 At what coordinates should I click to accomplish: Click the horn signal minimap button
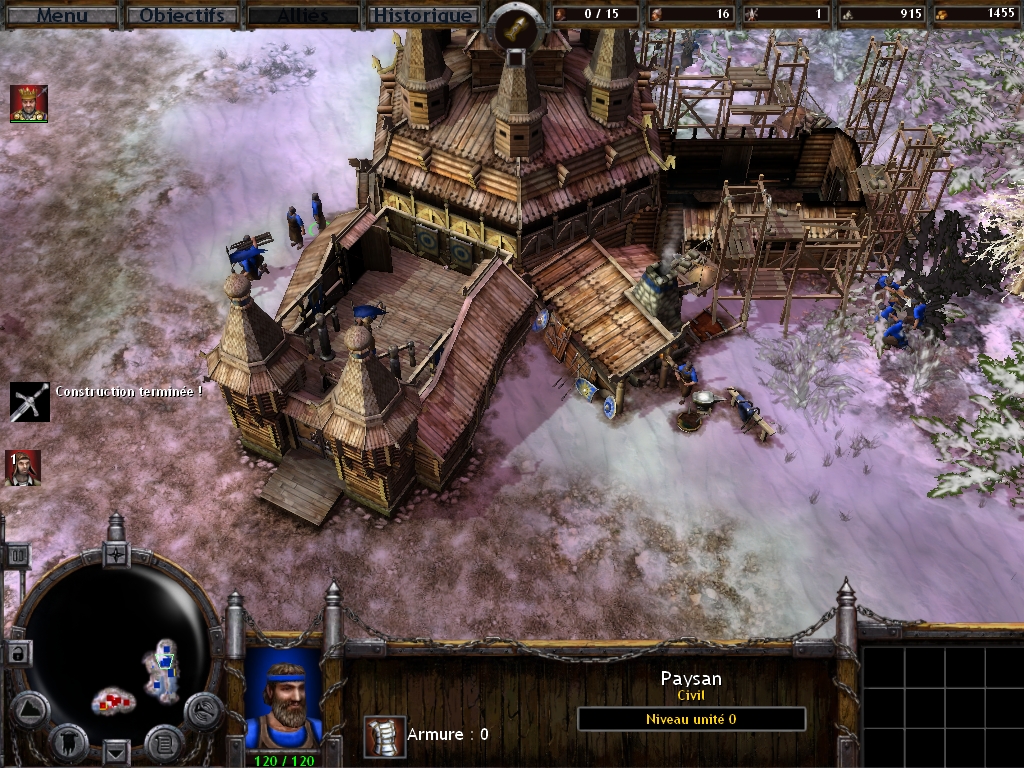203,710
